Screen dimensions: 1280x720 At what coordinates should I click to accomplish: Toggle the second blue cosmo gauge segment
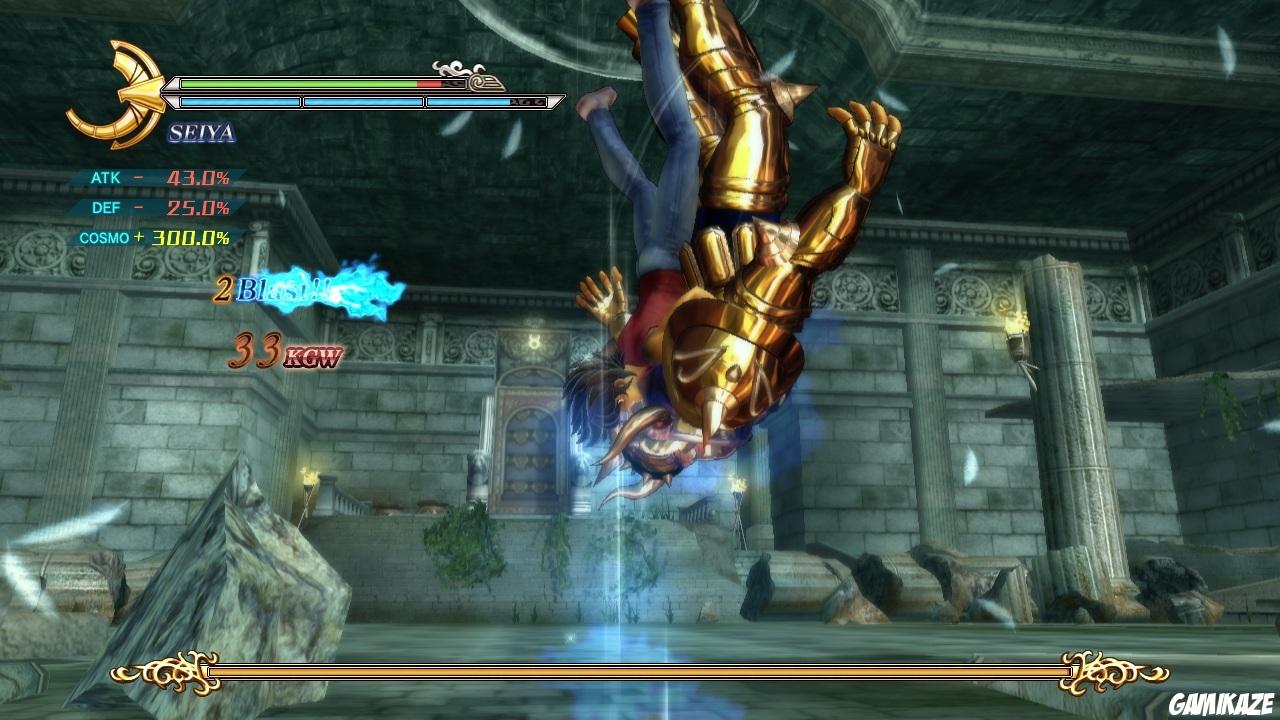point(365,101)
